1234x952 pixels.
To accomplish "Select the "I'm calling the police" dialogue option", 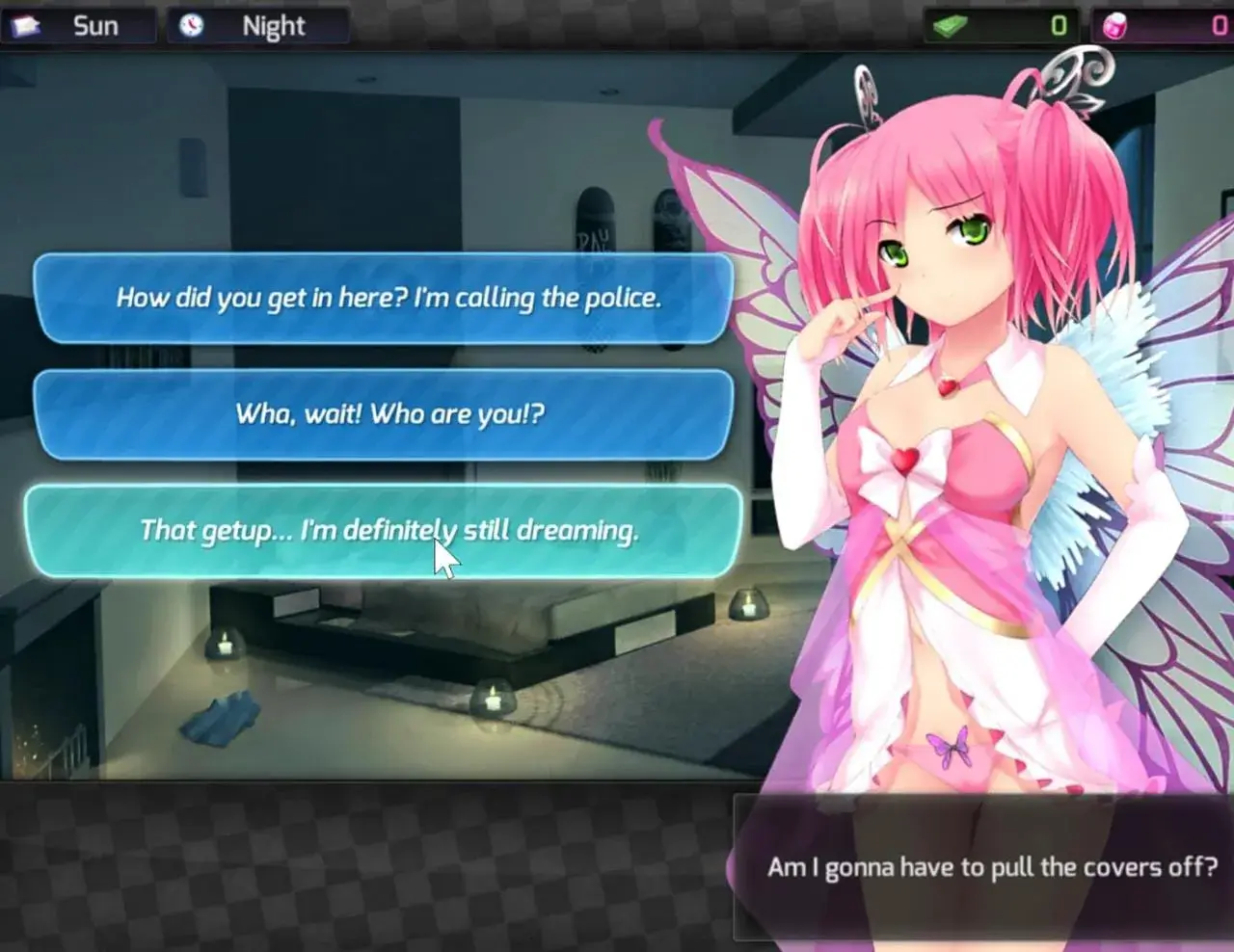I will pos(386,300).
